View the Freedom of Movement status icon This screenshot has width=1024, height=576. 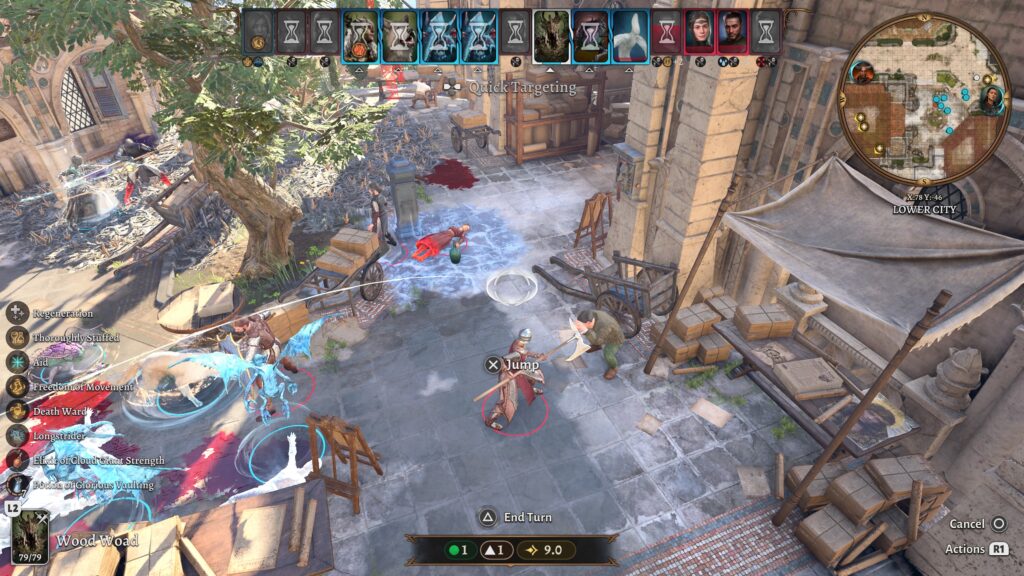17,386
